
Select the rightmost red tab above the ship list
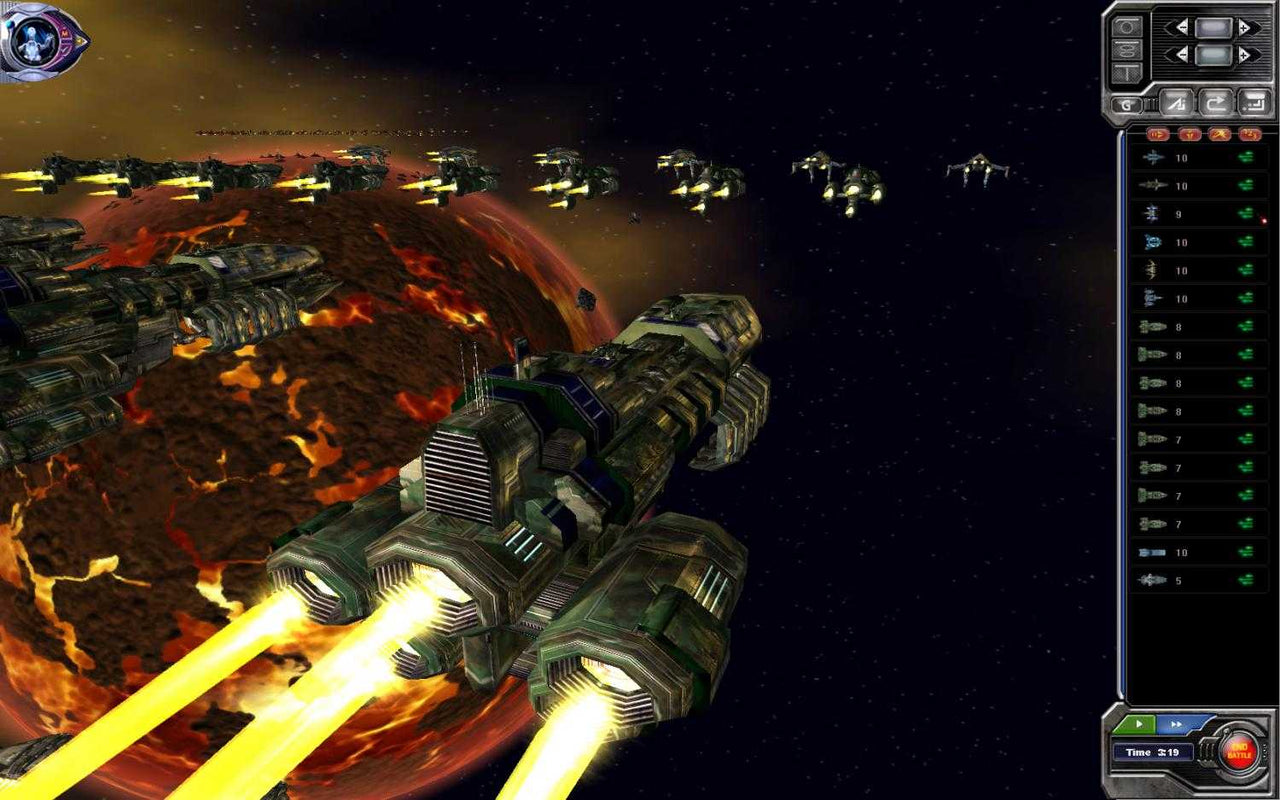(1248, 134)
